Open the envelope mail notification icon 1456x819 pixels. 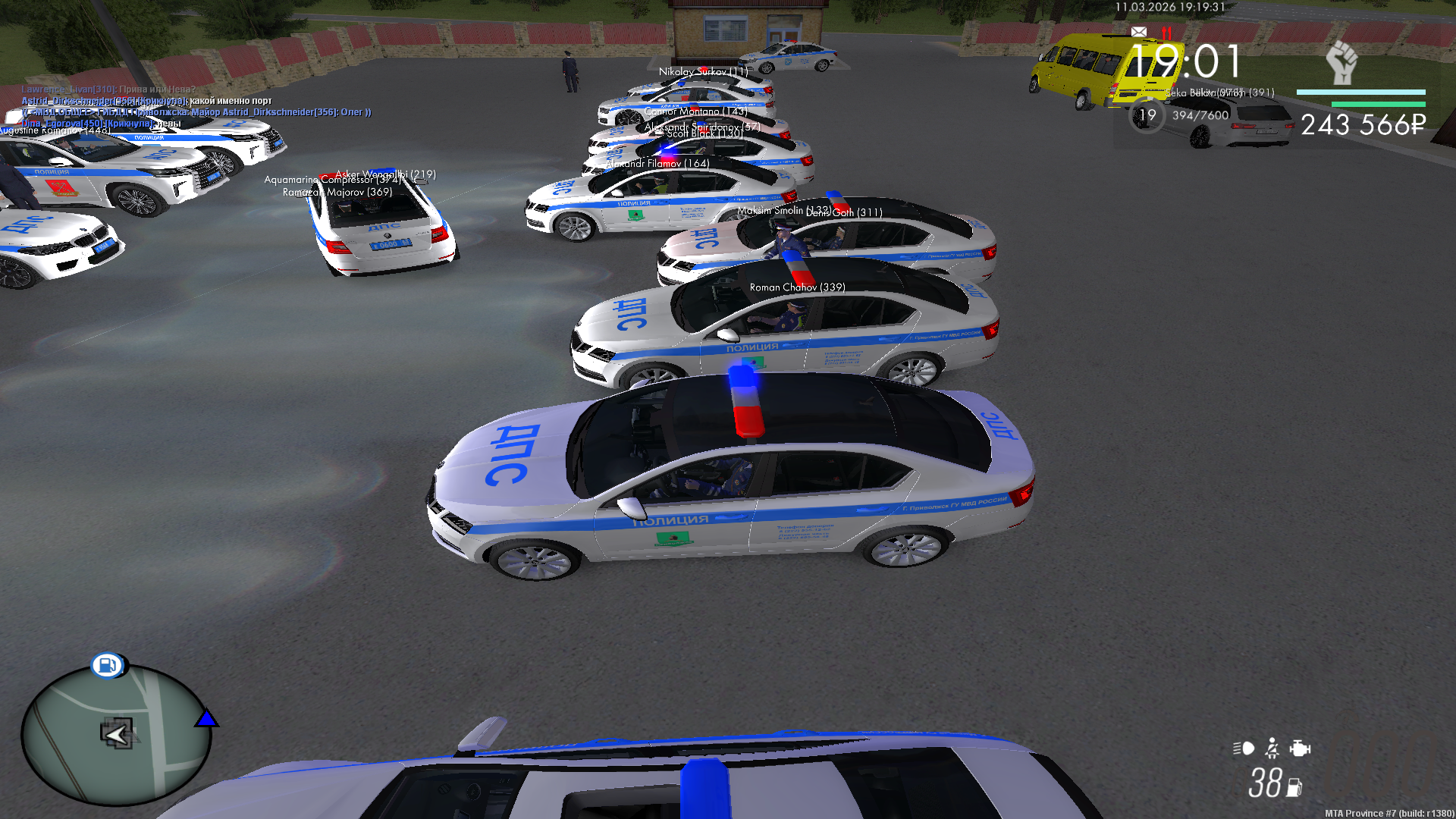[x=1138, y=32]
